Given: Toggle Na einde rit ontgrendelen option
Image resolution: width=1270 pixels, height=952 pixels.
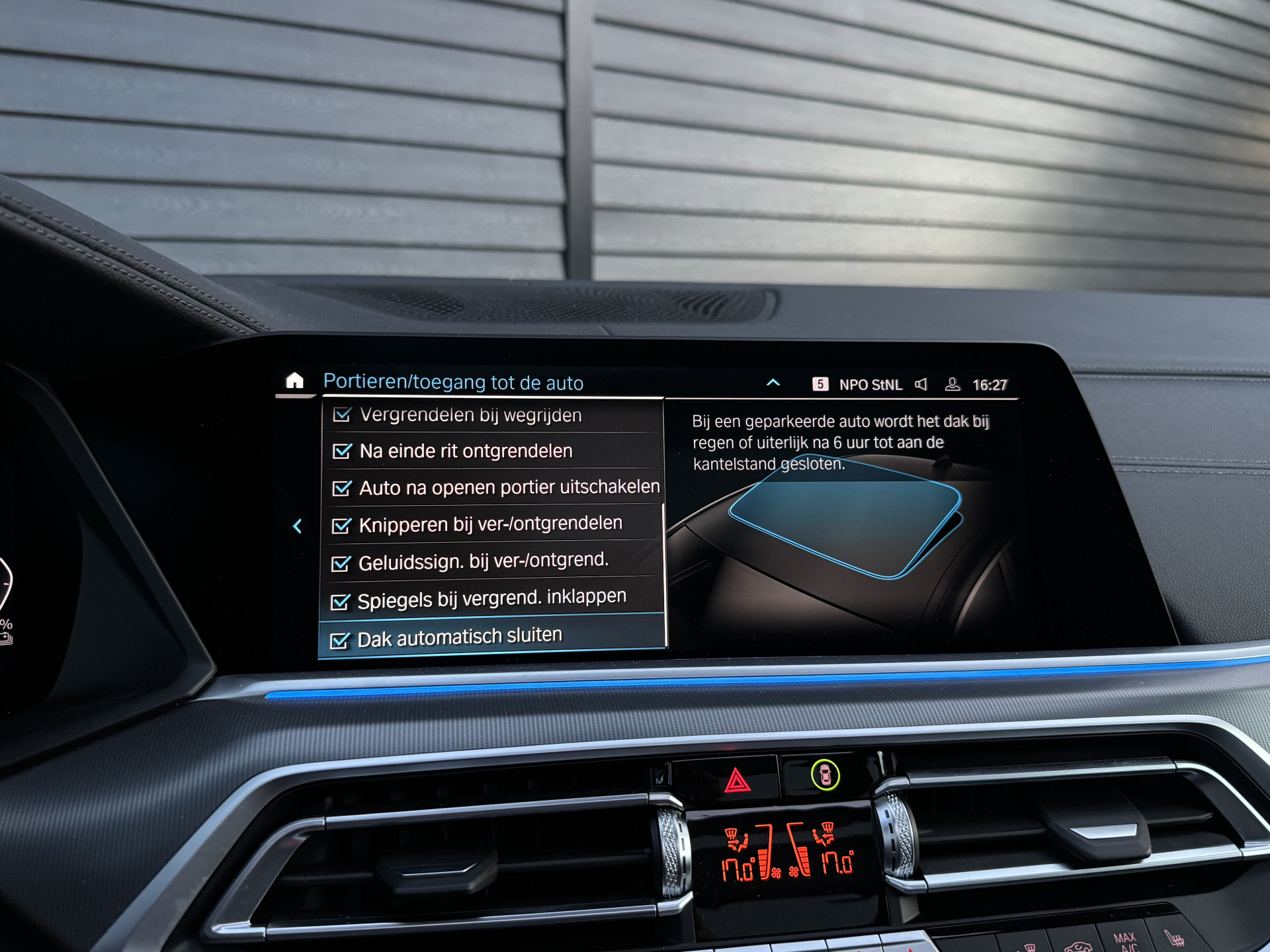Looking at the screenshot, I should tap(342, 452).
